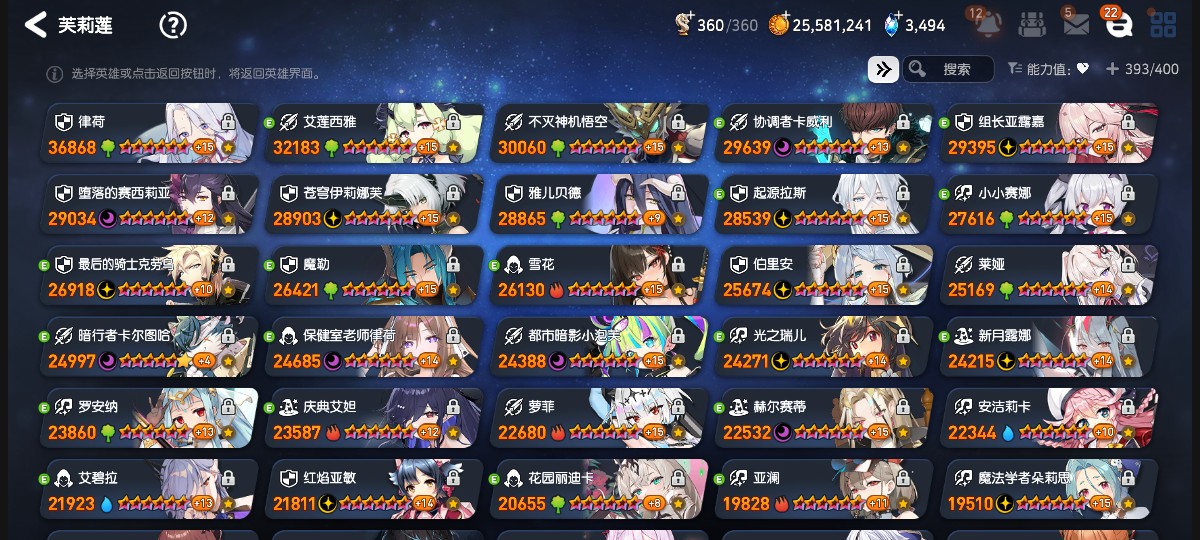Expand hero capacity next to 393/400
Screen dimensions: 1200x540
coord(1112,69)
